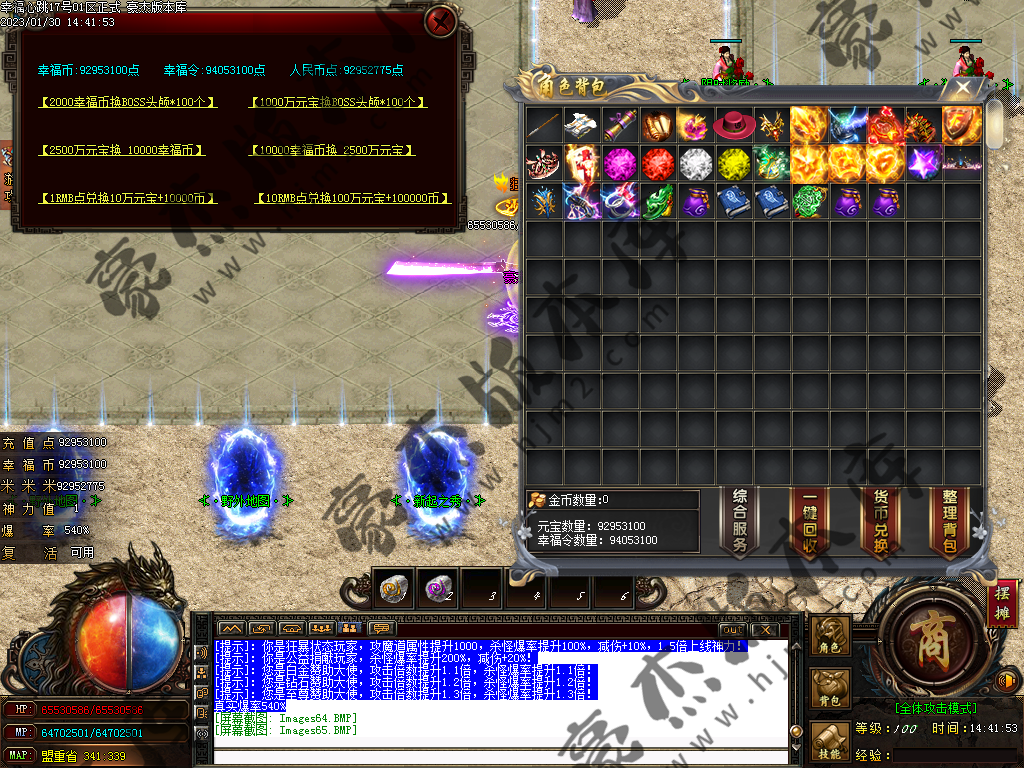Select the red wide-brim hat item
This screenshot has height=768, width=1024.
[733, 125]
